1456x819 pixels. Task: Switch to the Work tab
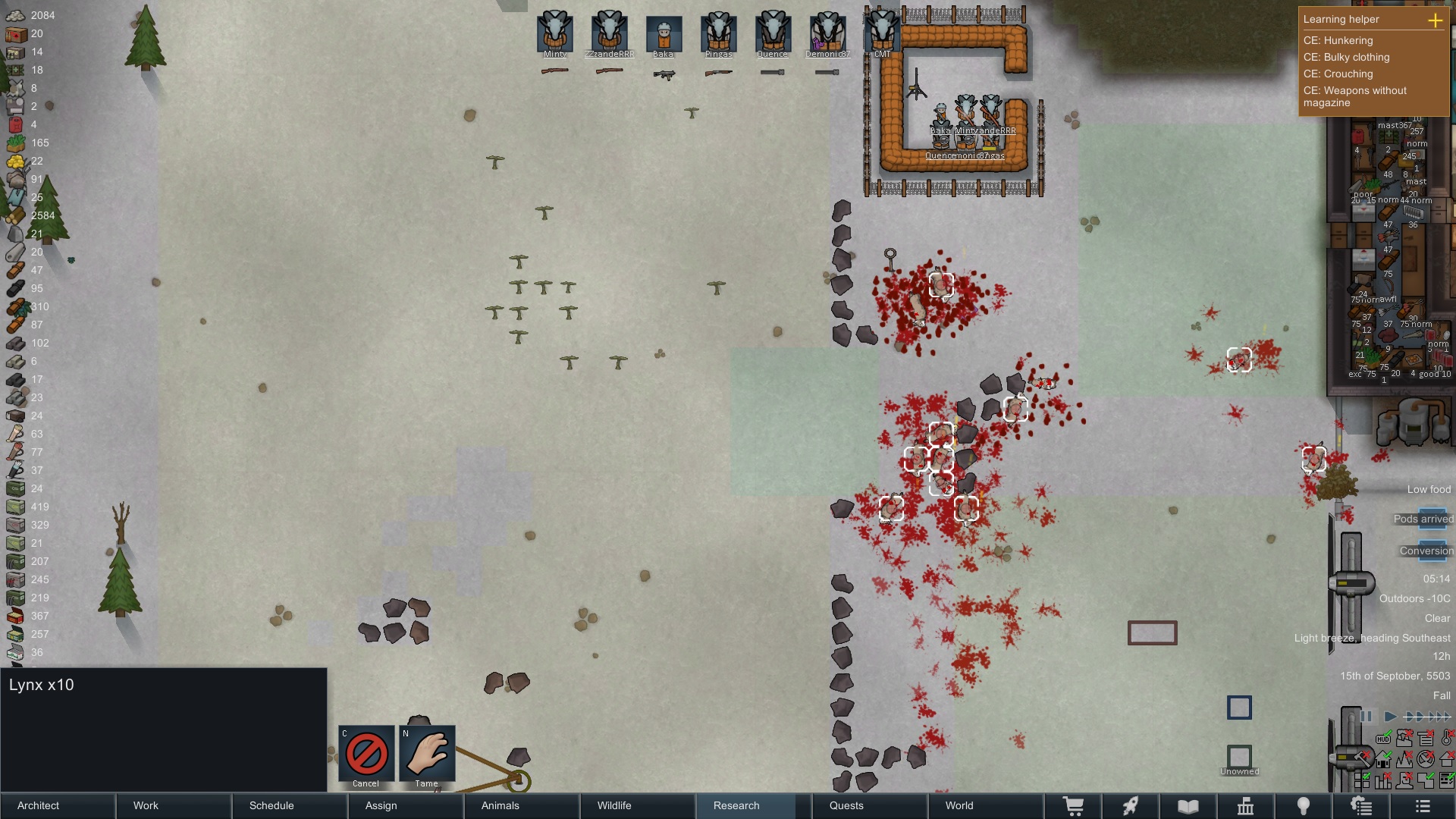(174, 805)
